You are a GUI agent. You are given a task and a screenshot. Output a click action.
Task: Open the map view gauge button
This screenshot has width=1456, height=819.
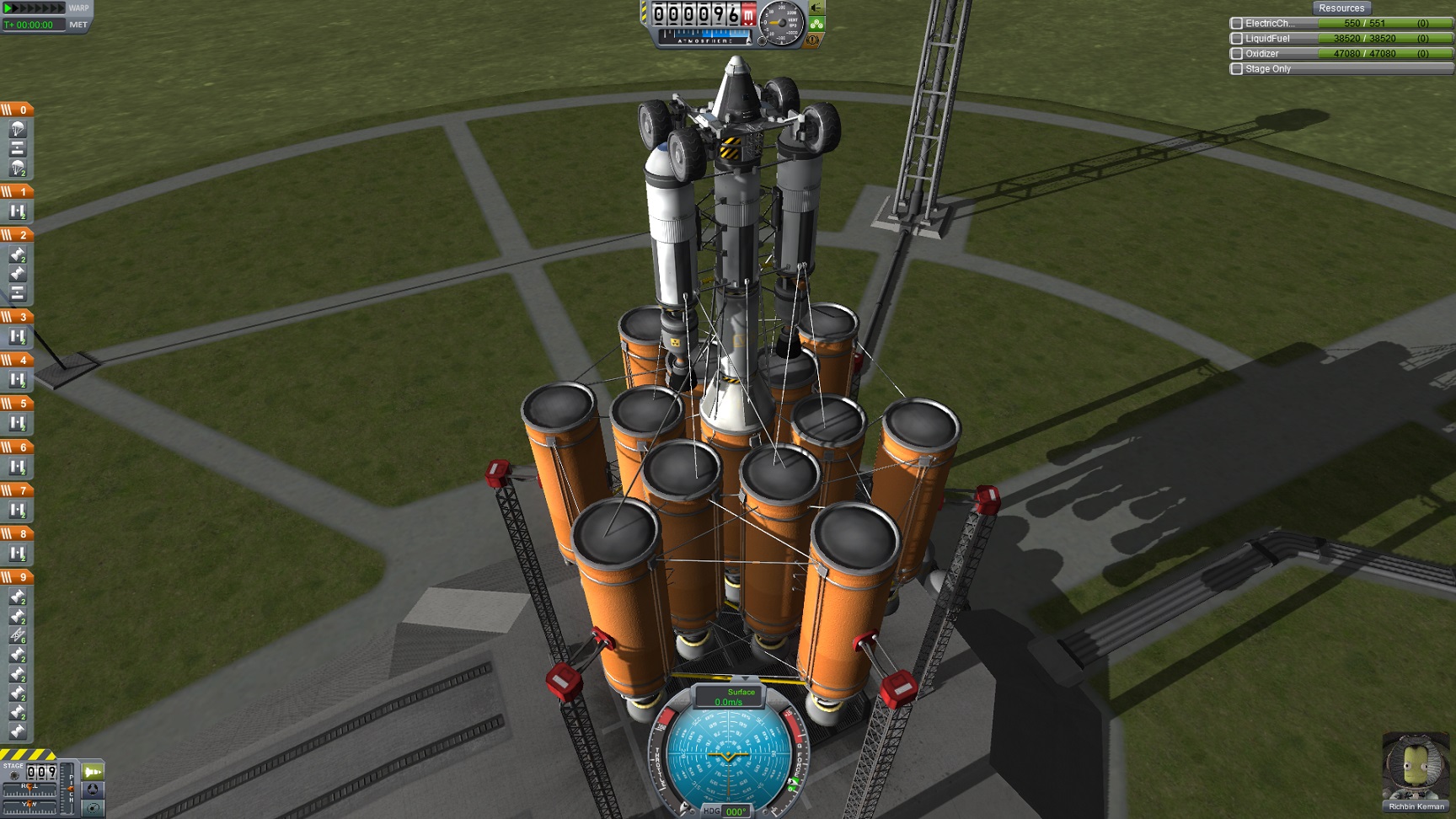(93, 807)
